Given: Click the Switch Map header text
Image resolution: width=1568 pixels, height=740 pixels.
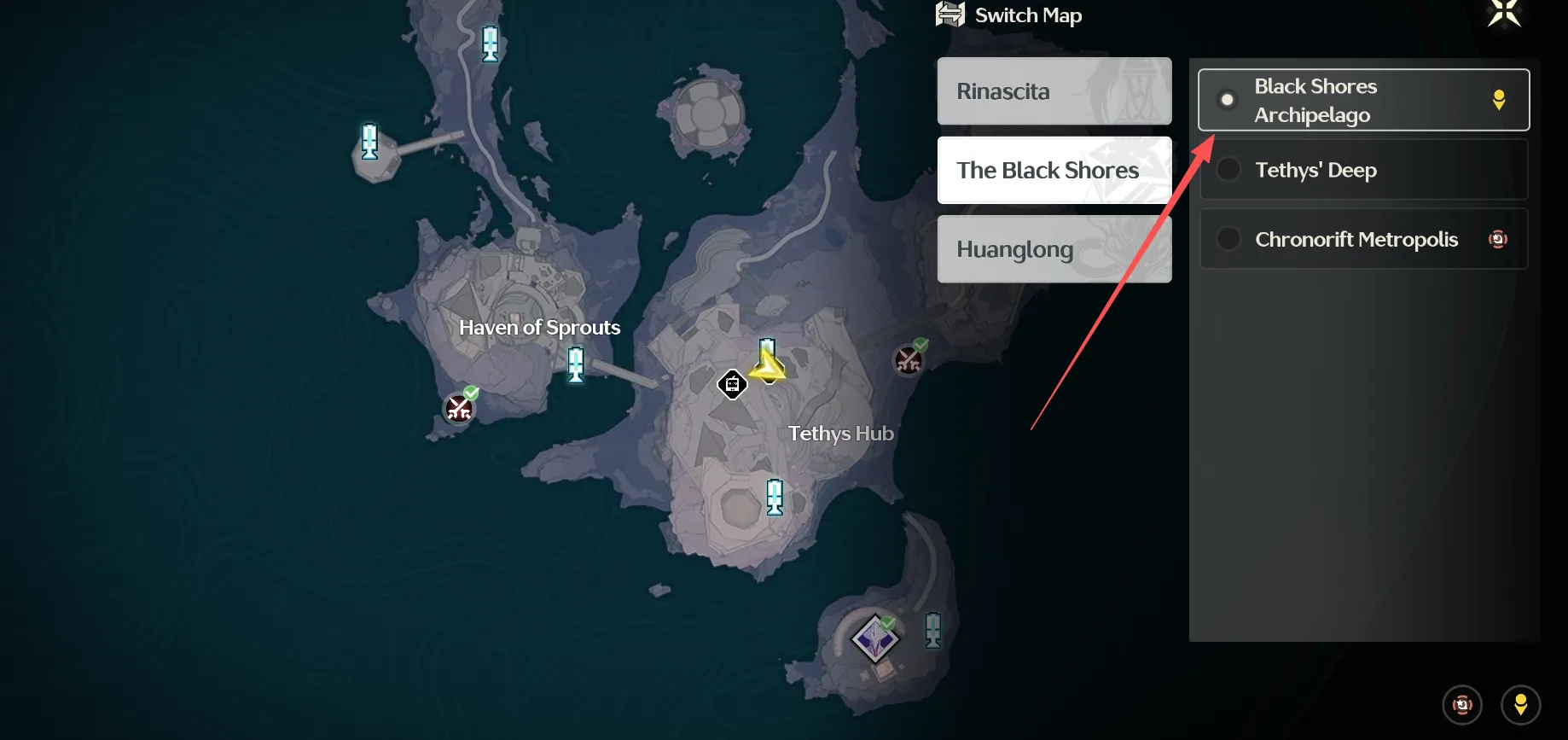Looking at the screenshot, I should coord(1029,15).
